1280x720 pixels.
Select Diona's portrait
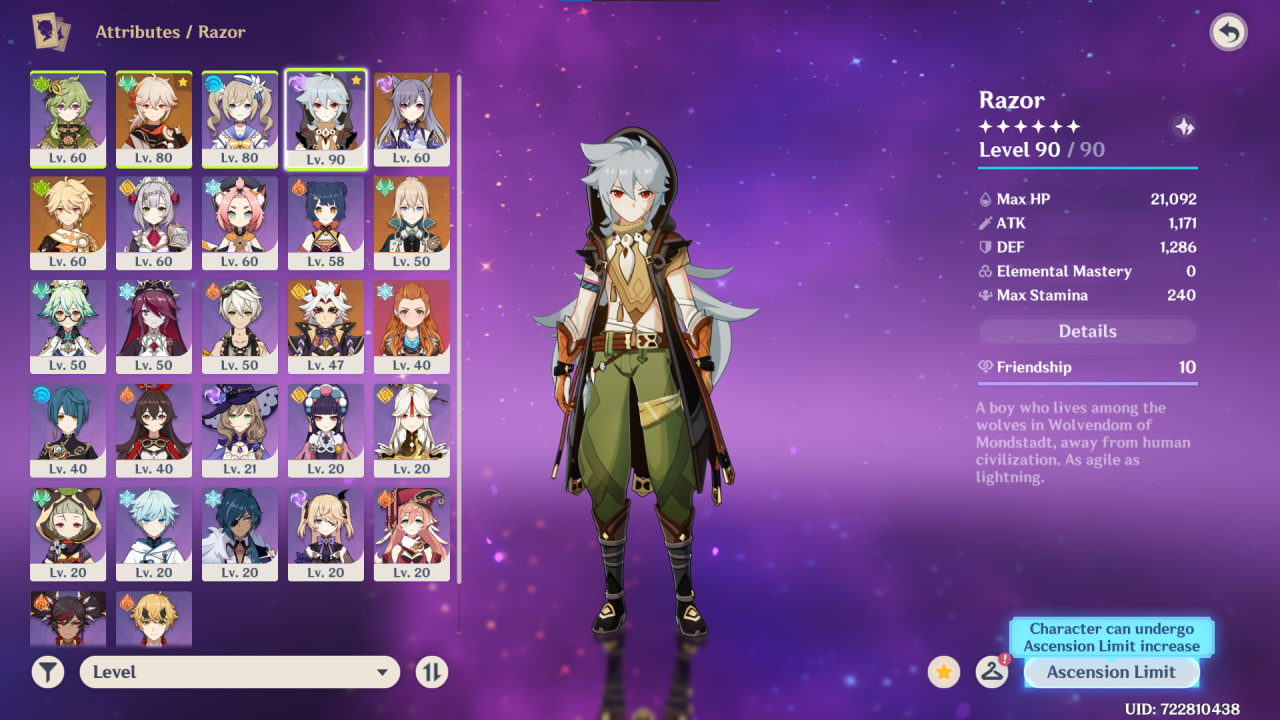[x=240, y=222]
